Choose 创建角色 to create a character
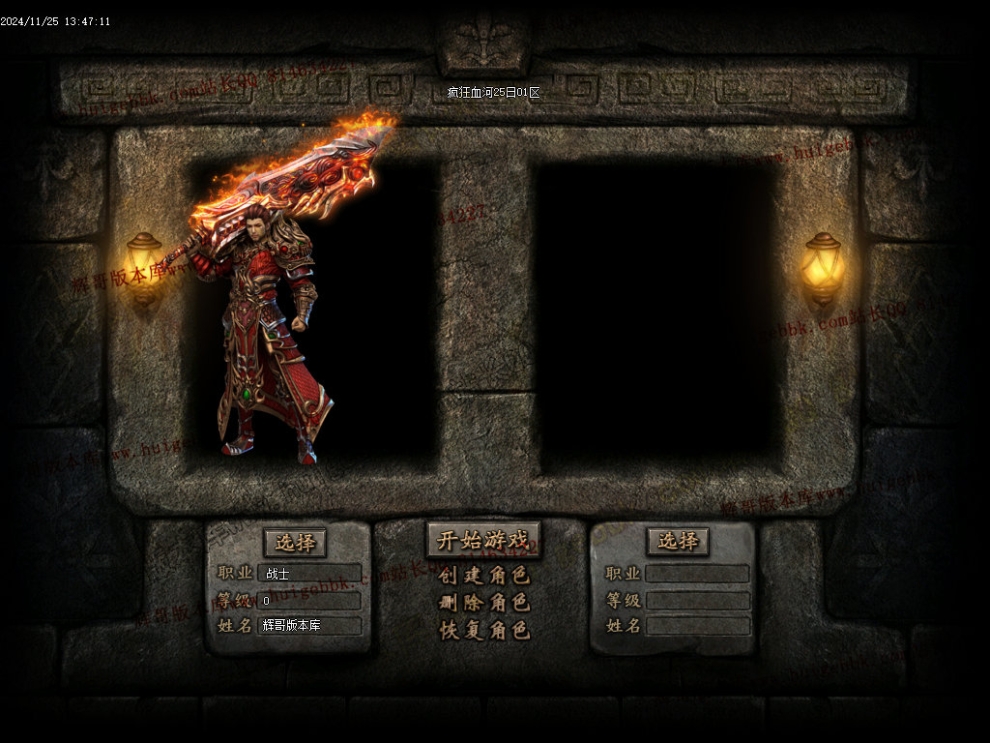This screenshot has height=743, width=990. (x=484, y=576)
